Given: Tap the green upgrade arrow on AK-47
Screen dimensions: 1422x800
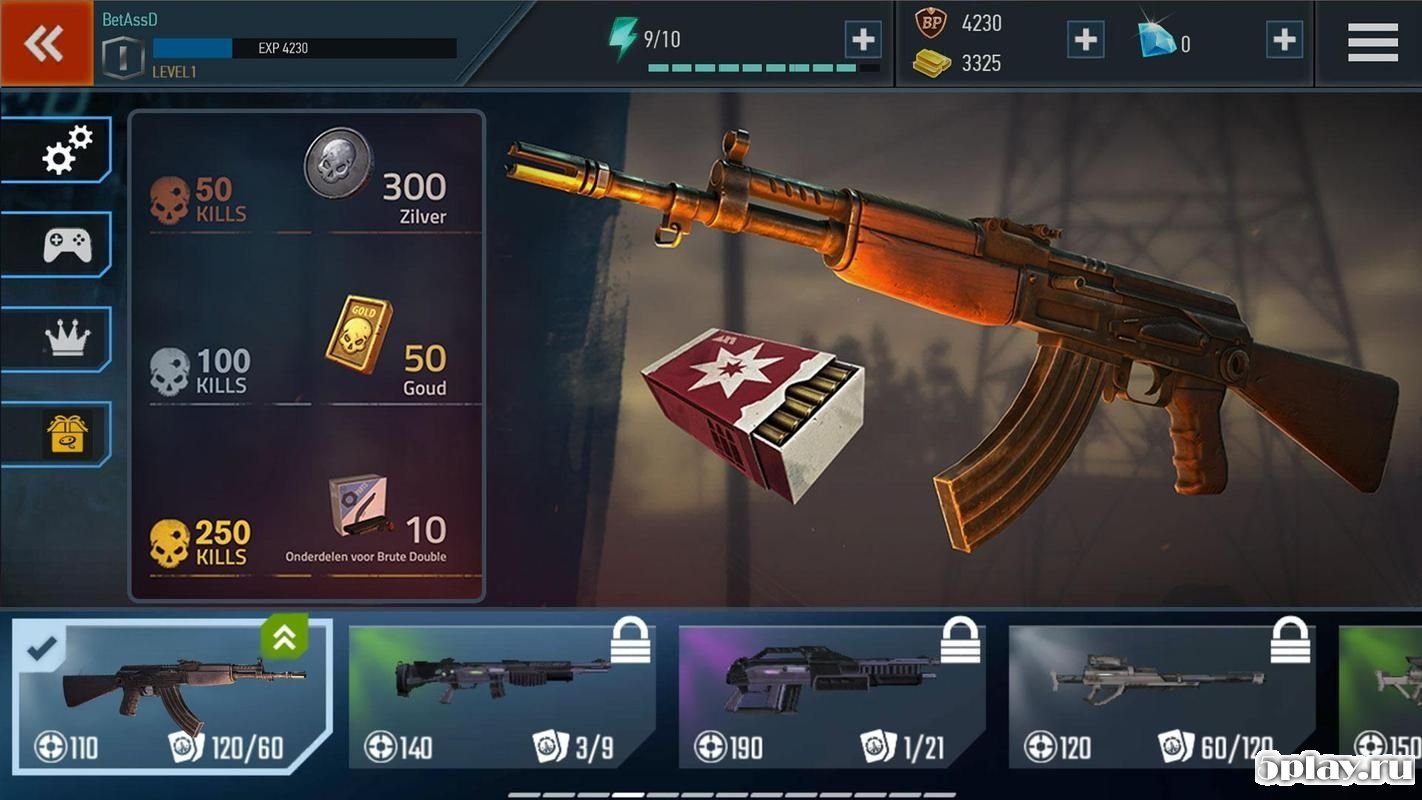Looking at the screenshot, I should (x=284, y=638).
